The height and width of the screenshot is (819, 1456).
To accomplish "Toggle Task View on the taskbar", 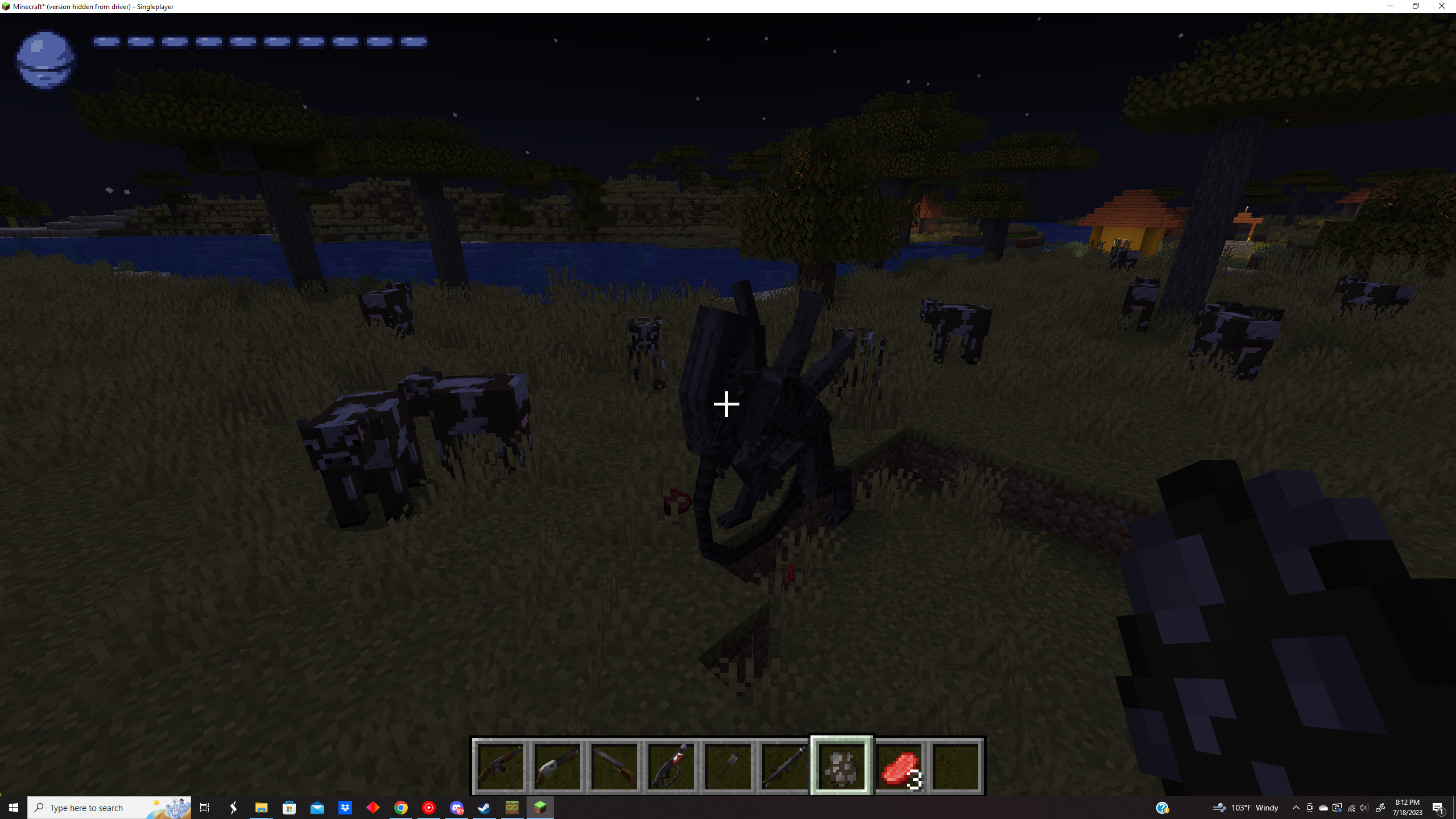I will pyautogui.click(x=205, y=807).
